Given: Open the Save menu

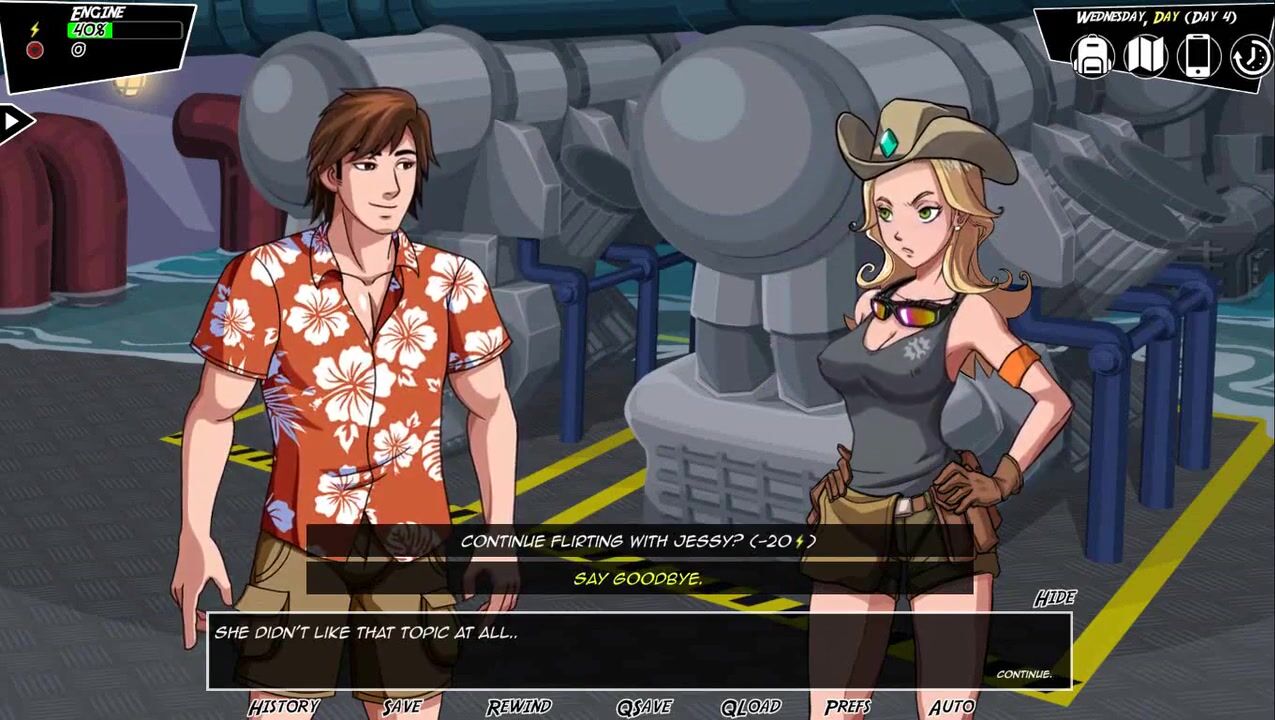Looking at the screenshot, I should point(402,706).
